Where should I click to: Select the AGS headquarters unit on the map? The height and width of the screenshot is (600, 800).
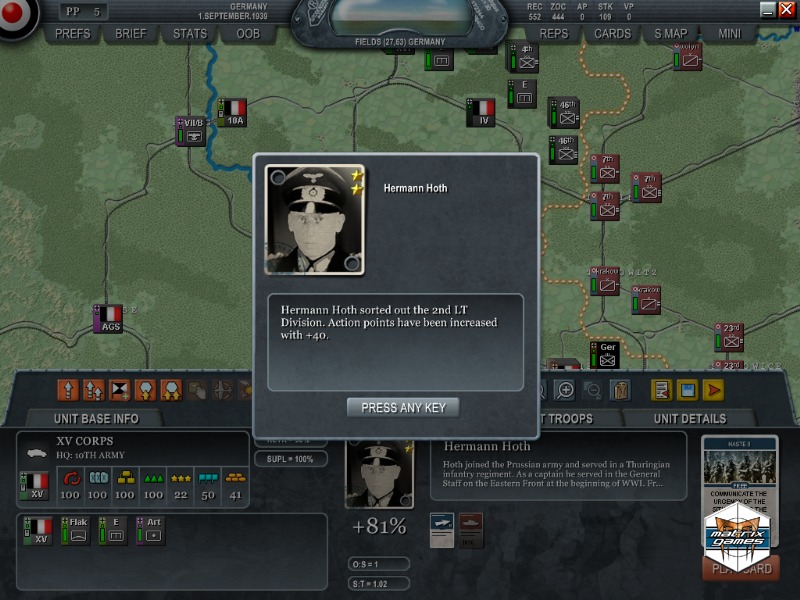(x=108, y=318)
